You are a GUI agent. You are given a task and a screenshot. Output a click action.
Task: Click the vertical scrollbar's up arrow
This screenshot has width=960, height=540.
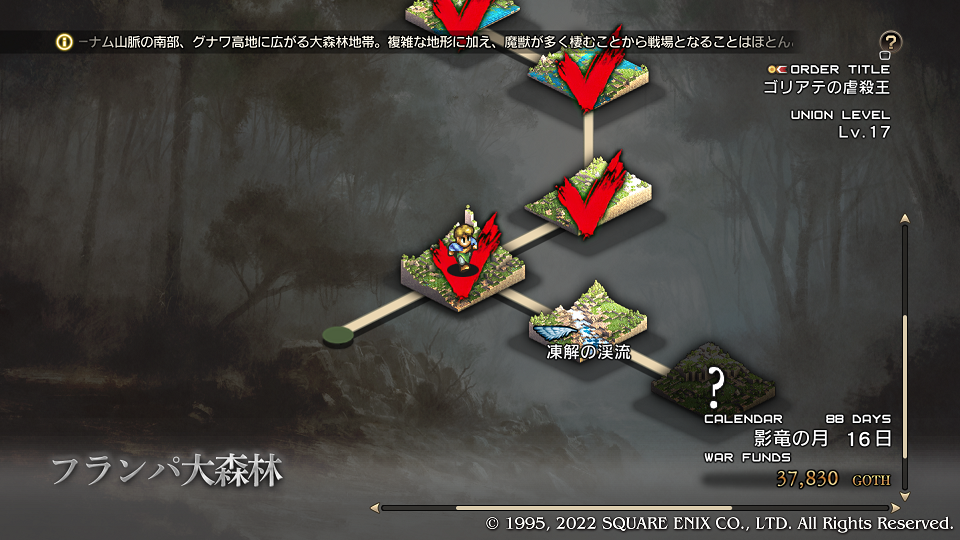[x=905, y=218]
